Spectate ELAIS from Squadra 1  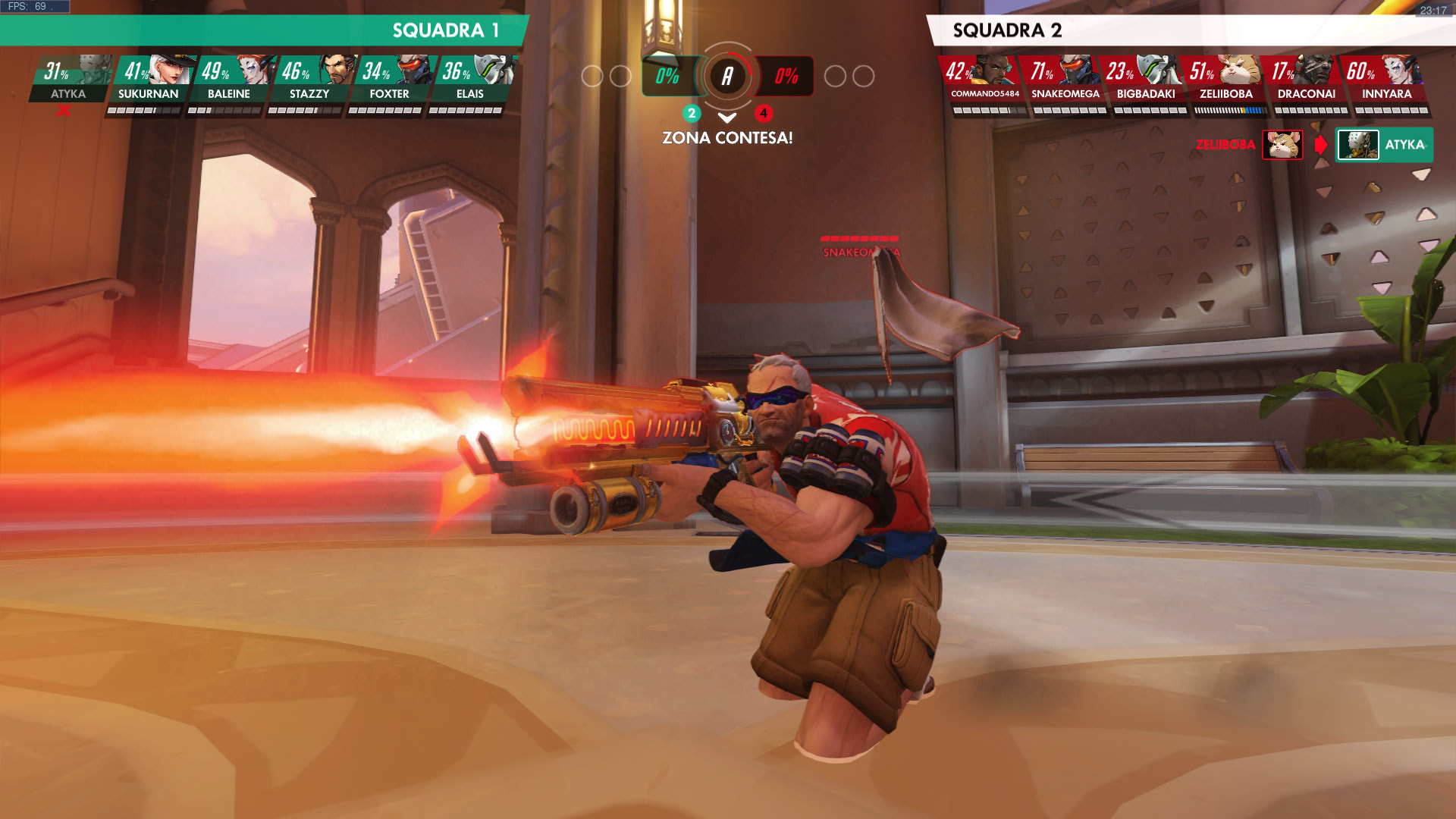pos(470,80)
